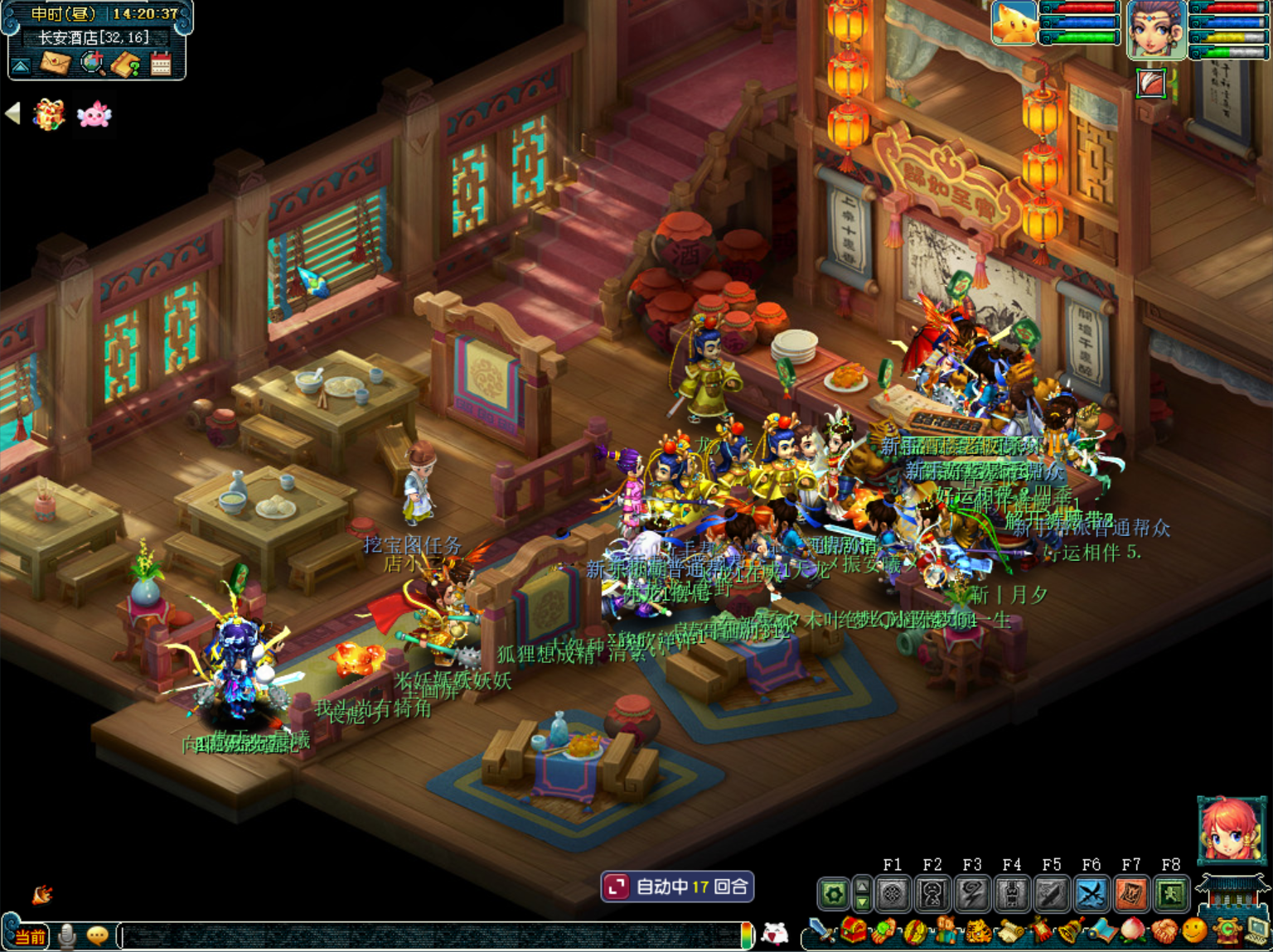Click the chat input field
The width and height of the screenshot is (1273, 952).
[431, 936]
